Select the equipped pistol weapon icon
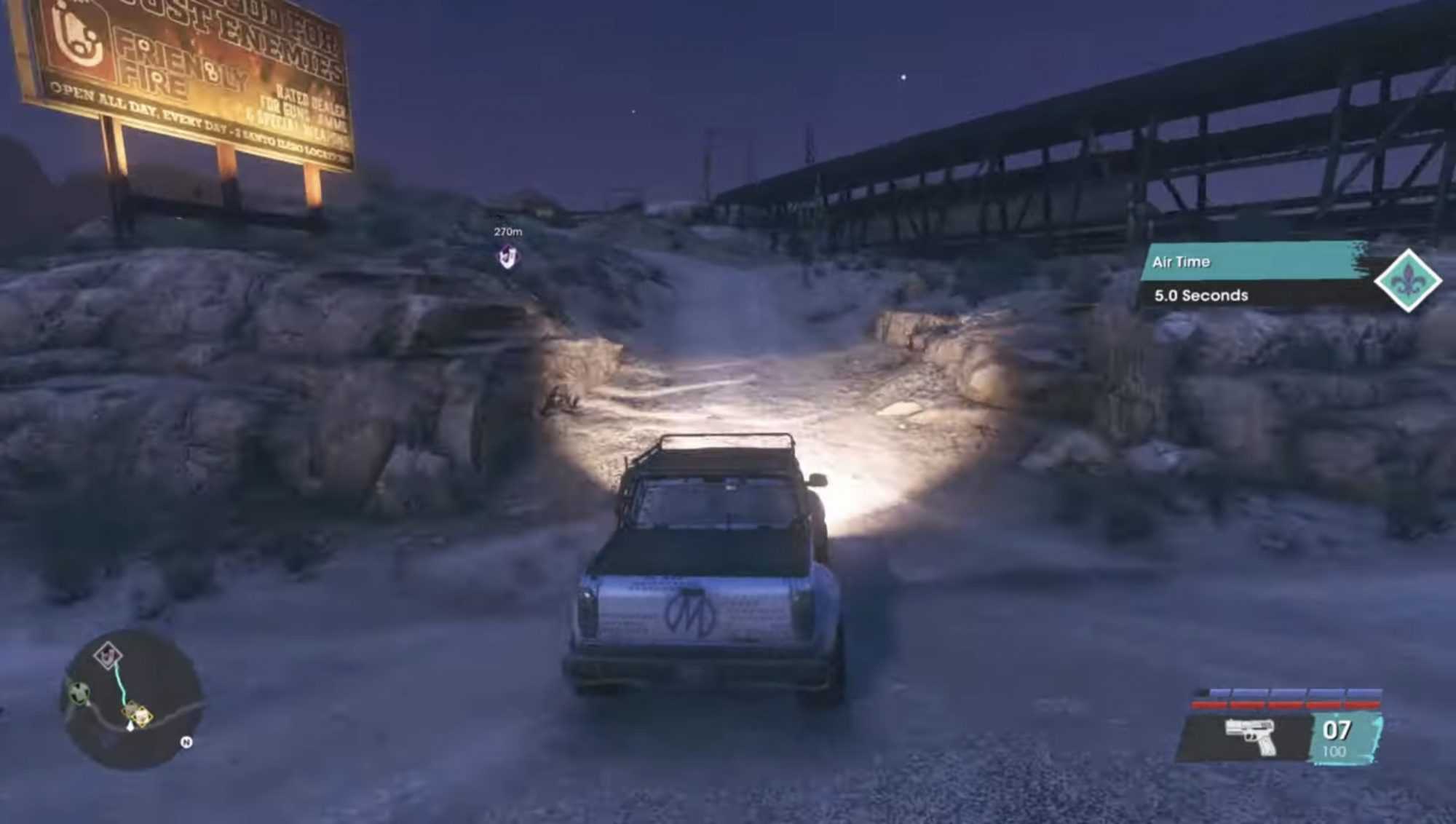The height and width of the screenshot is (824, 1456). point(1251,735)
